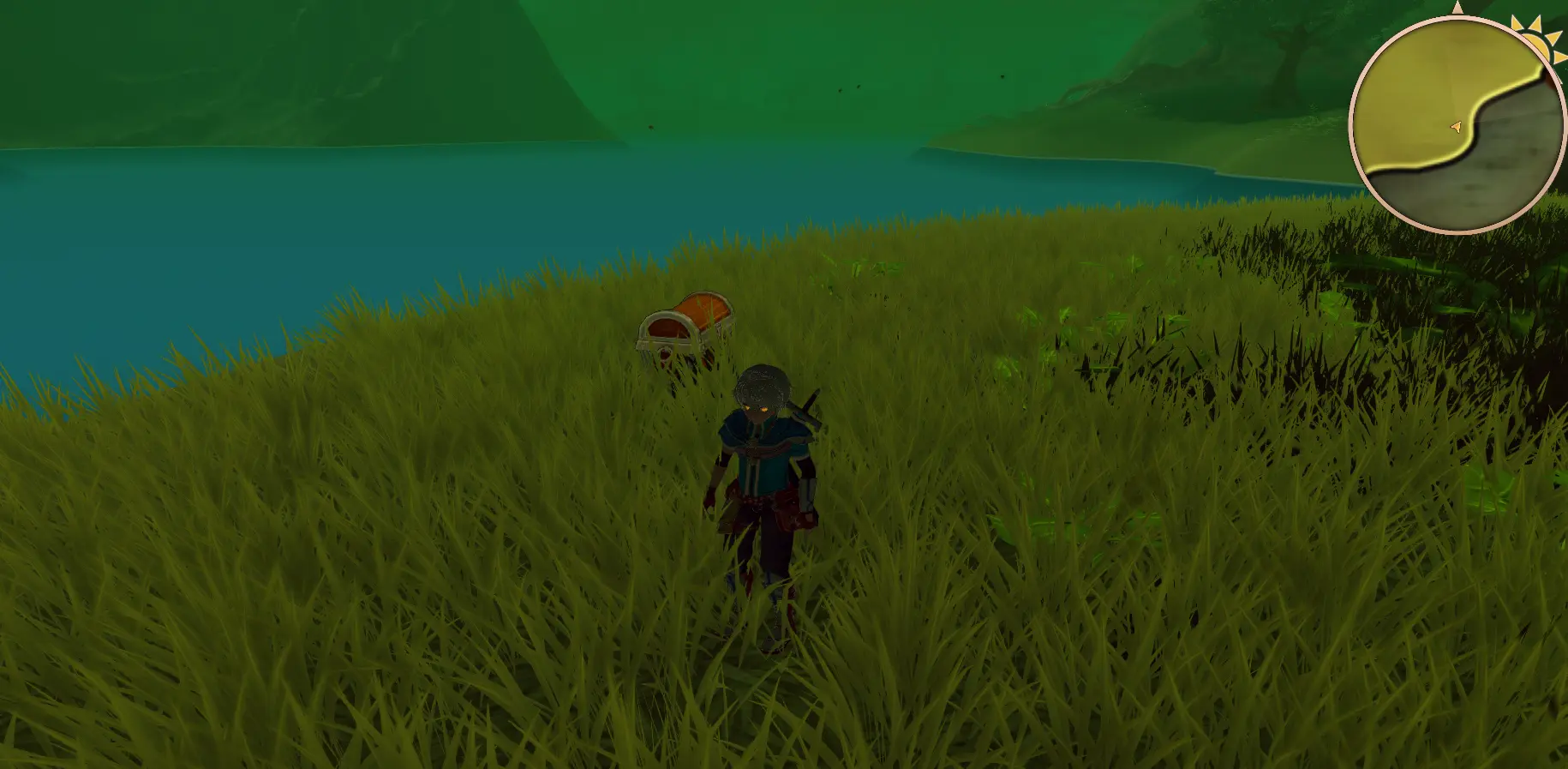Image resolution: width=1568 pixels, height=769 pixels.
Task: Select the player arrow marker on minimap
Action: pyautogui.click(x=1455, y=128)
